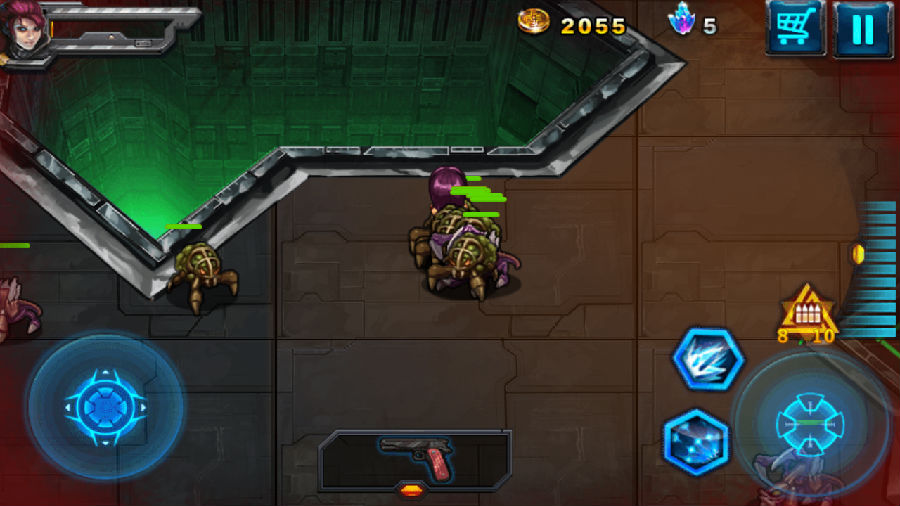Activate the lightning slash skill
This screenshot has width=900, height=506.
(707, 359)
